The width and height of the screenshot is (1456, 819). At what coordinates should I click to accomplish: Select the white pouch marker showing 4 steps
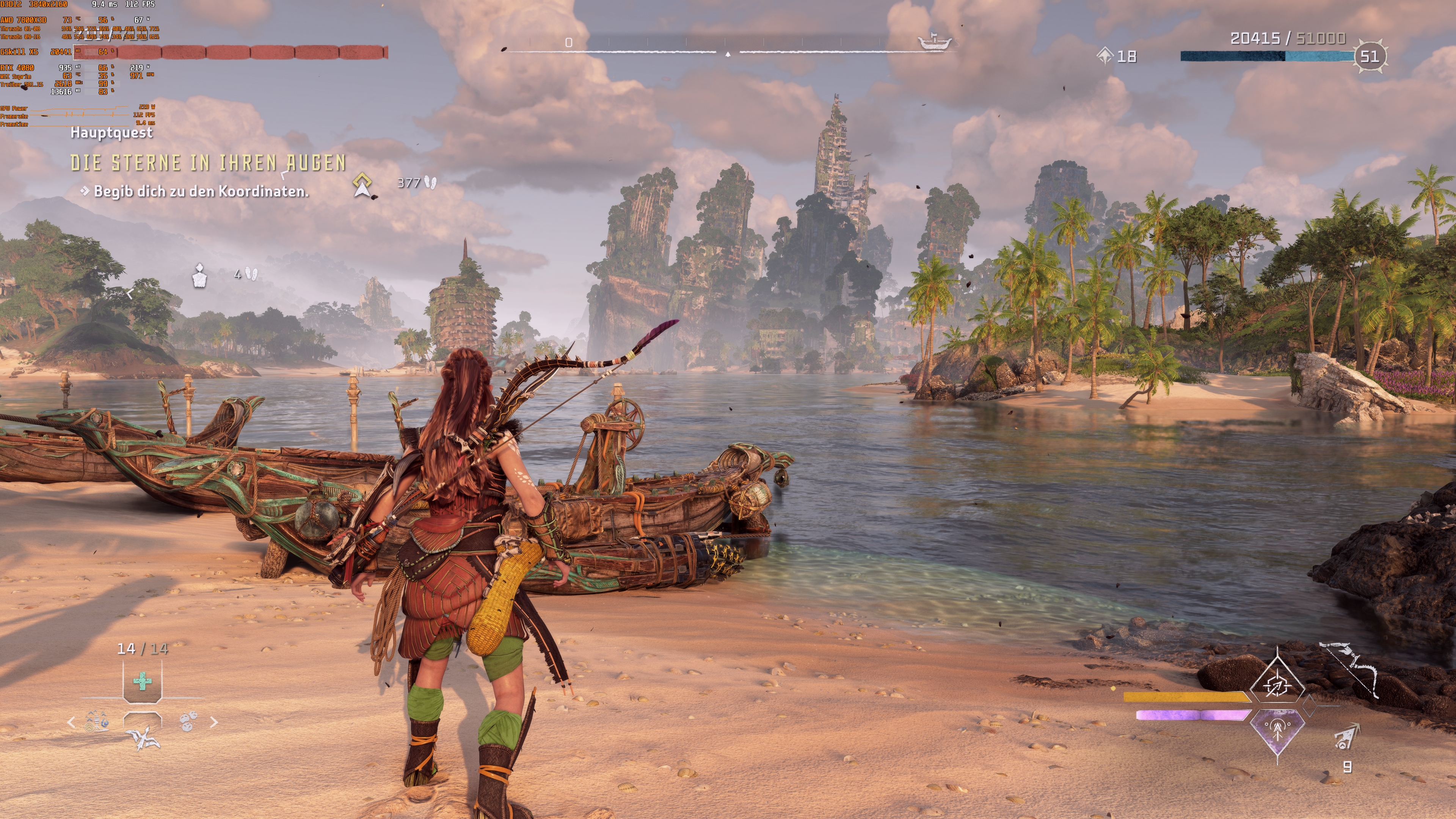(199, 276)
